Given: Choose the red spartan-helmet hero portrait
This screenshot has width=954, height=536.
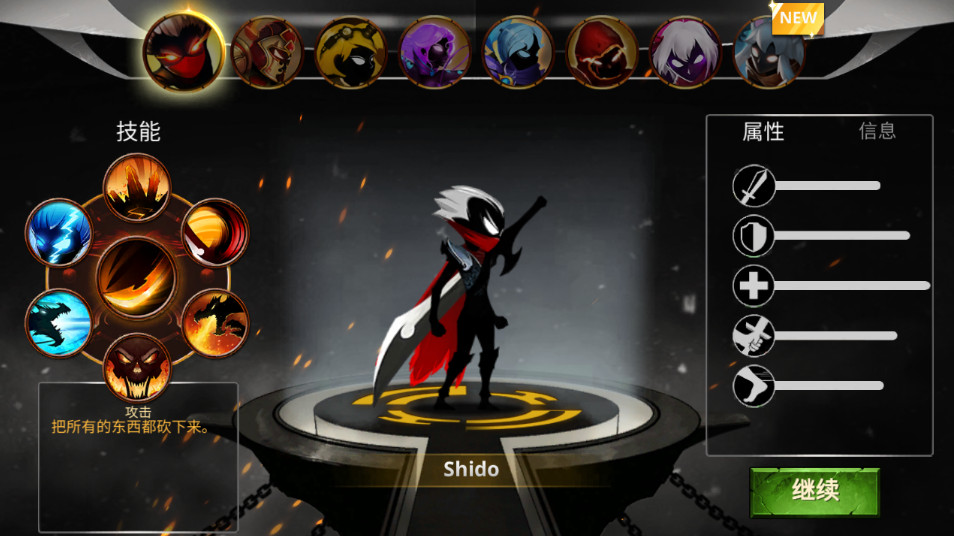Looking at the screenshot, I should tap(267, 51).
